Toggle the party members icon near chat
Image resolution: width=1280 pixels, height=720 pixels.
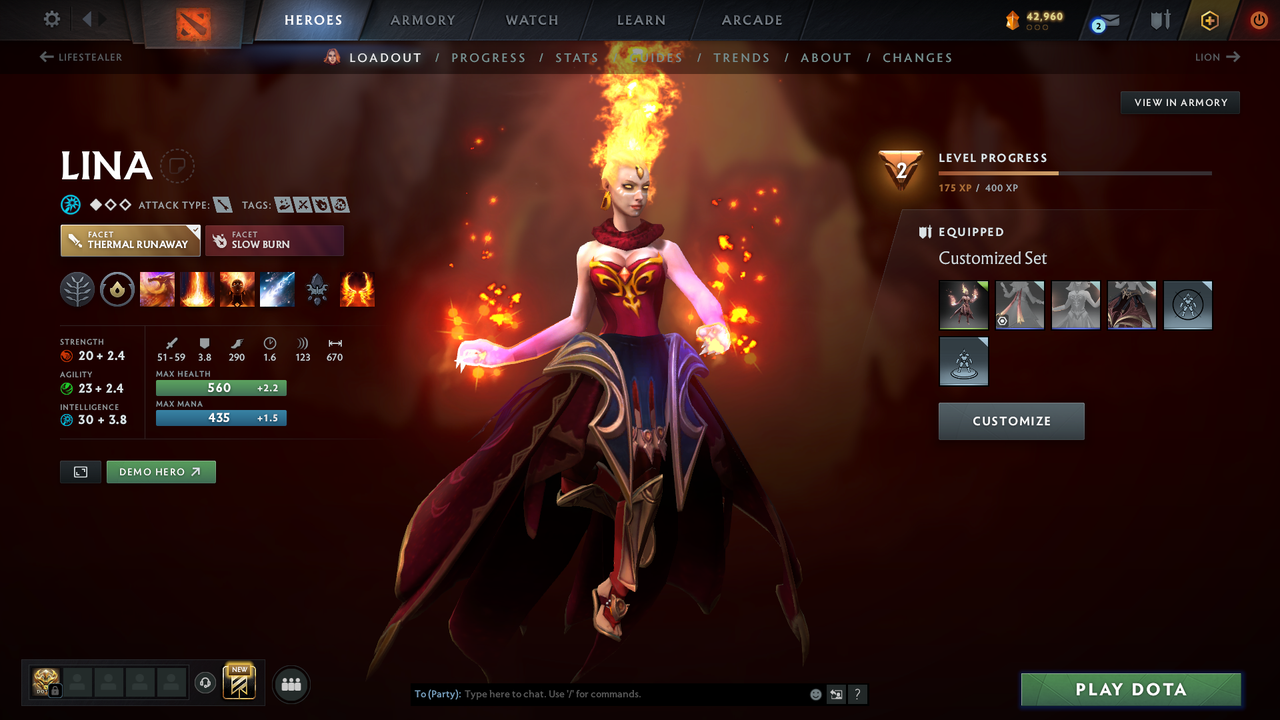pos(289,683)
